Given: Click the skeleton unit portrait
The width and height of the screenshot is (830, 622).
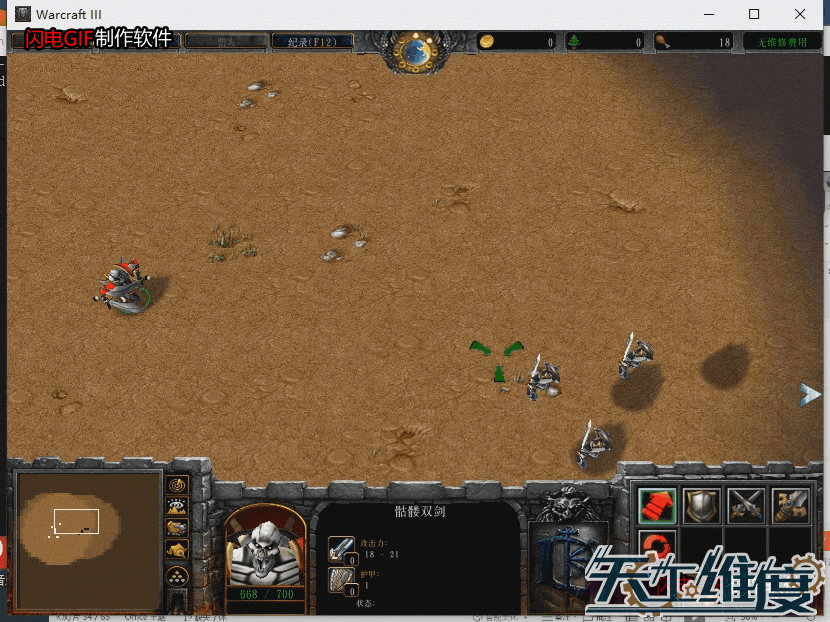Looking at the screenshot, I should (x=265, y=547).
